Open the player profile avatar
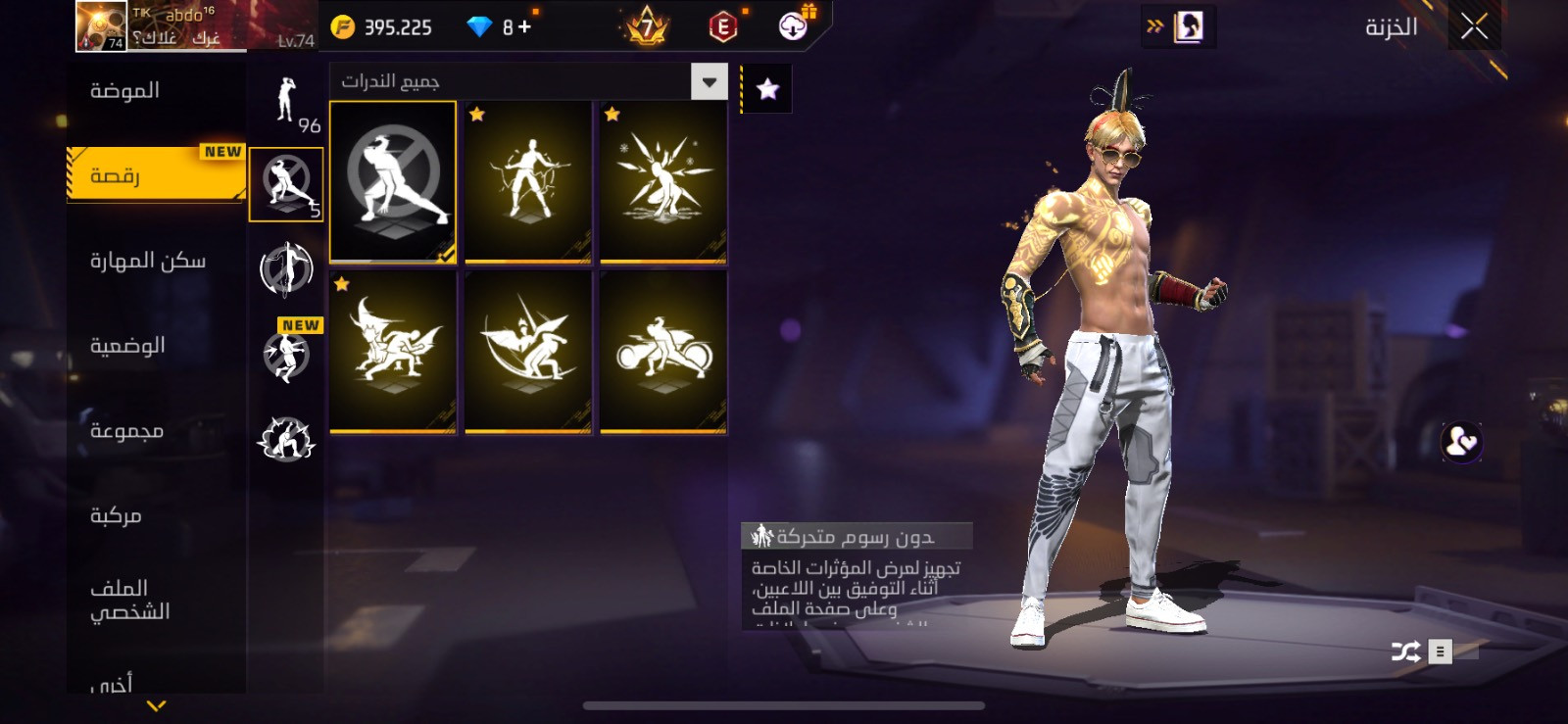Viewport: 1568px width, 724px height. point(102,26)
